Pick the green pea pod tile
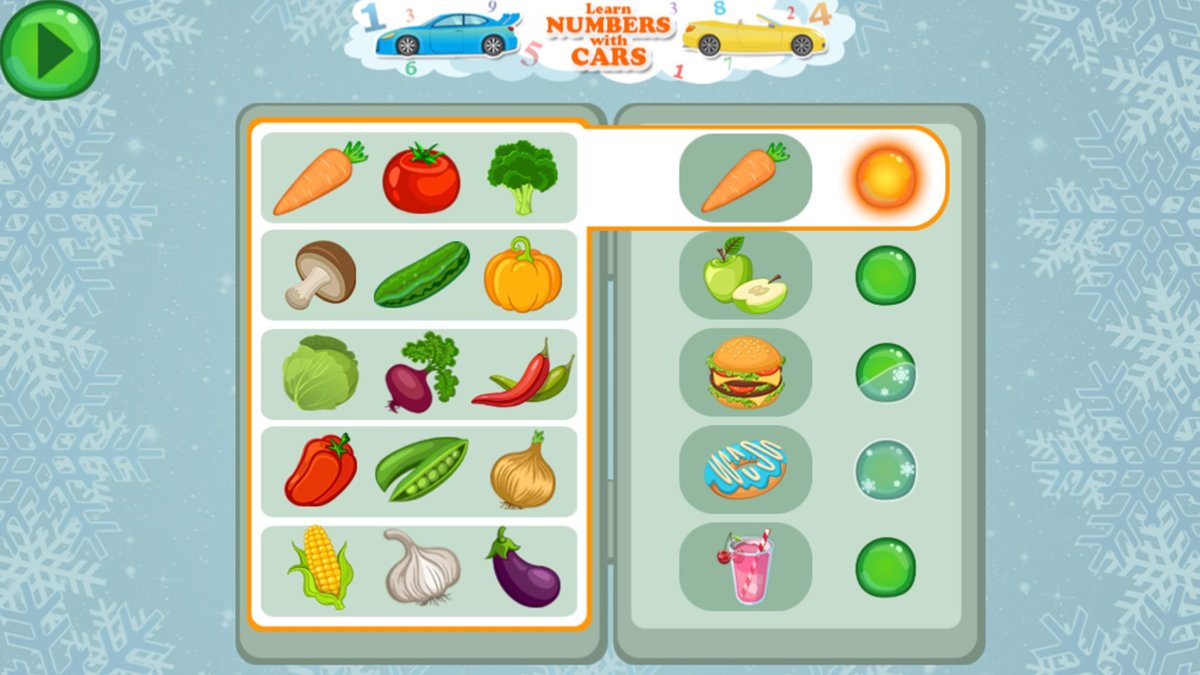 click(x=421, y=469)
